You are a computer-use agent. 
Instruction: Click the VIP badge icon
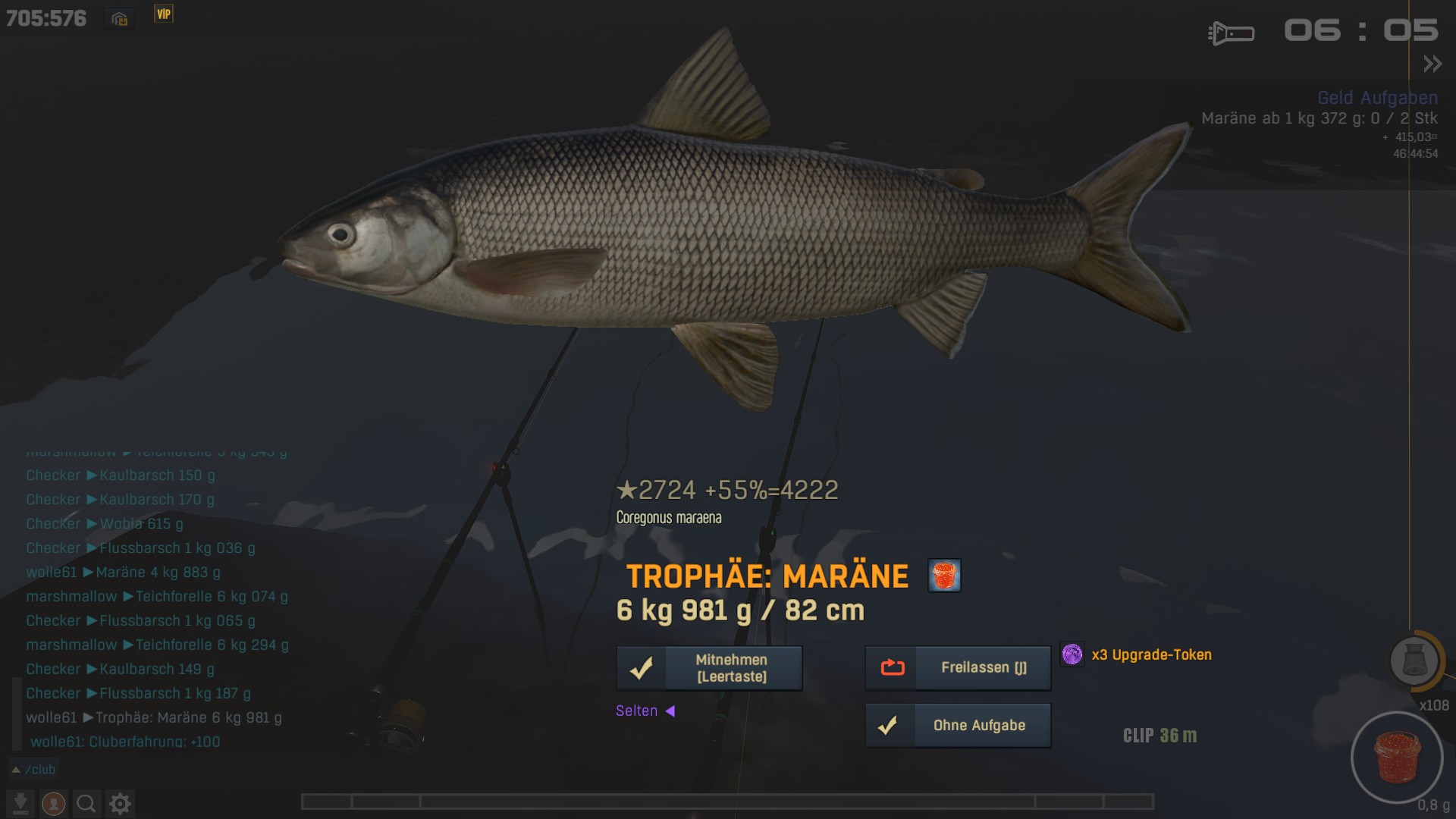point(164,14)
